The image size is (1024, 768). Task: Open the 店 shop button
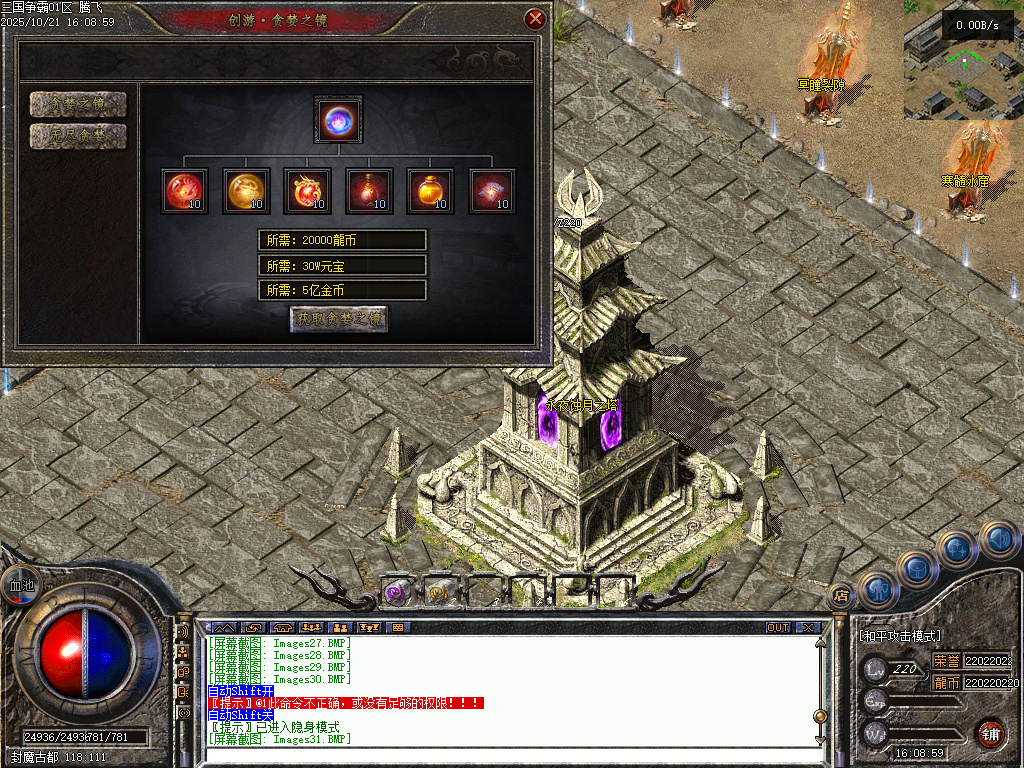(x=841, y=597)
